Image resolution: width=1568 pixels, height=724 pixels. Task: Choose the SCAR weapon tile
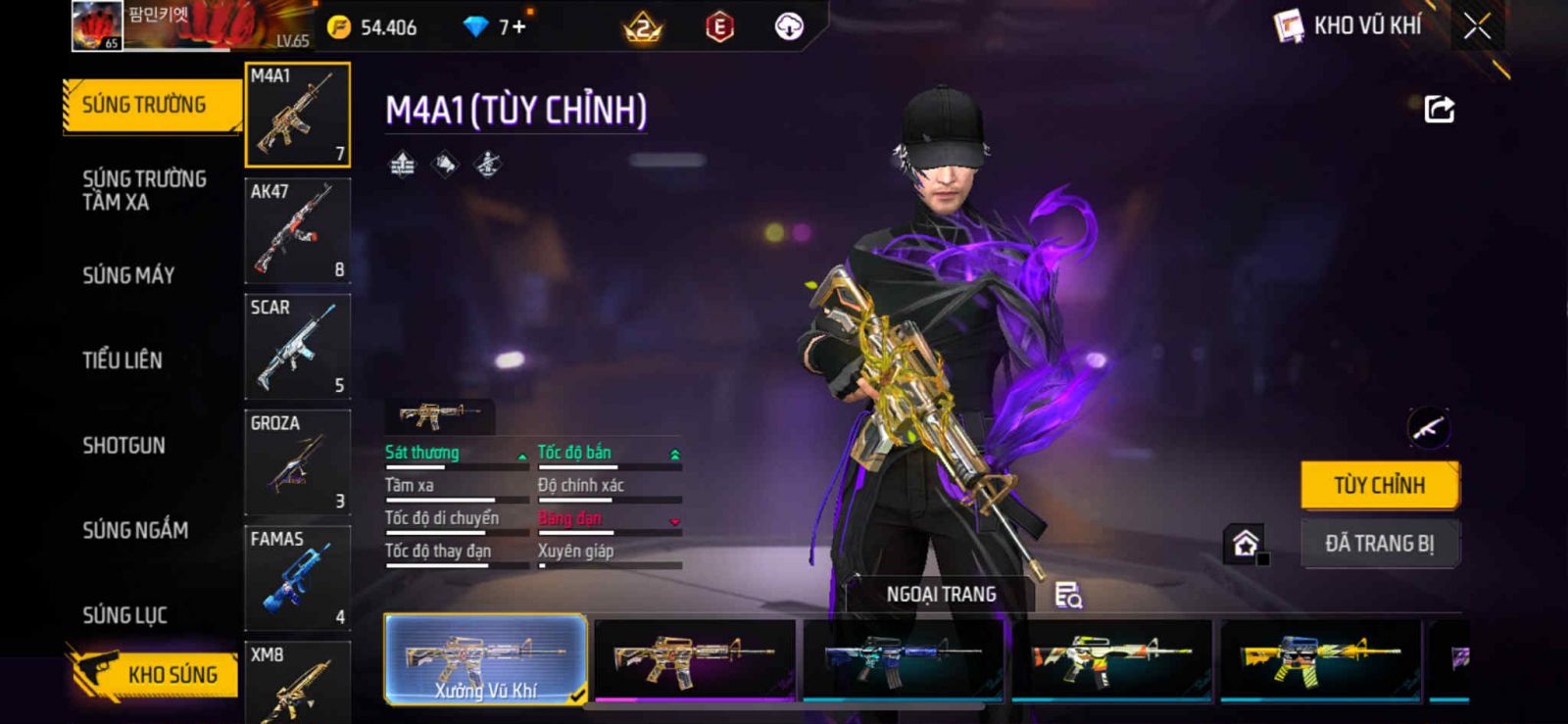[x=297, y=346]
